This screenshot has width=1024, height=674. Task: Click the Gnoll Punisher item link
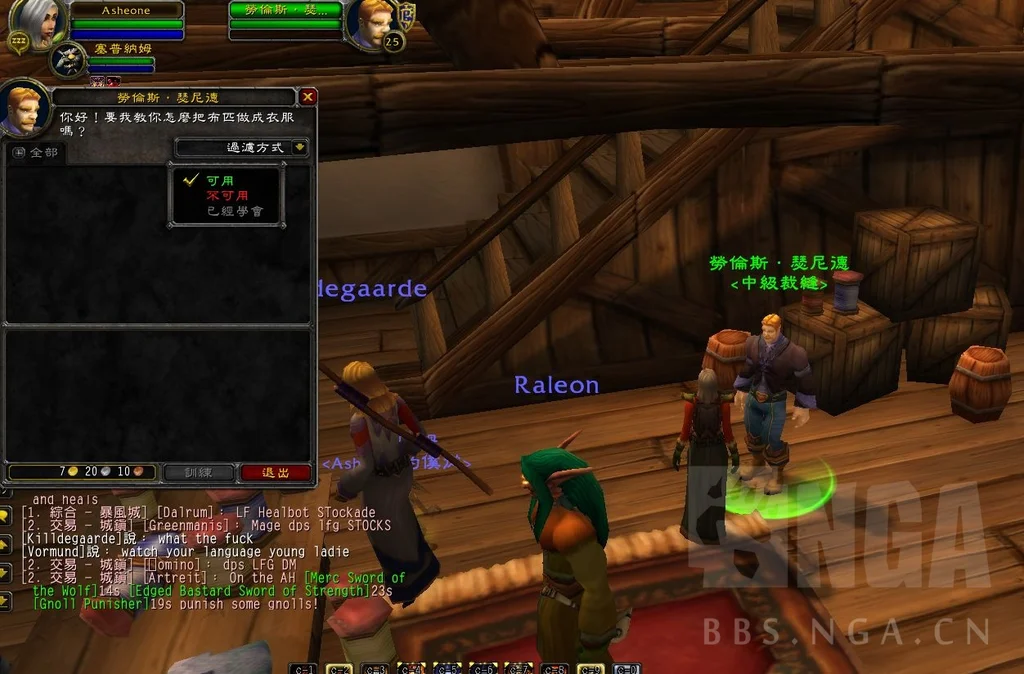(90, 604)
